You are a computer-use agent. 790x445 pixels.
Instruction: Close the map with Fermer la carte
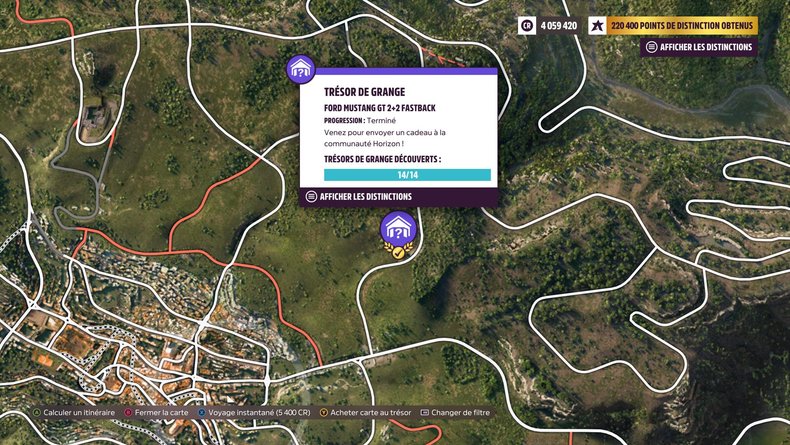click(x=158, y=412)
